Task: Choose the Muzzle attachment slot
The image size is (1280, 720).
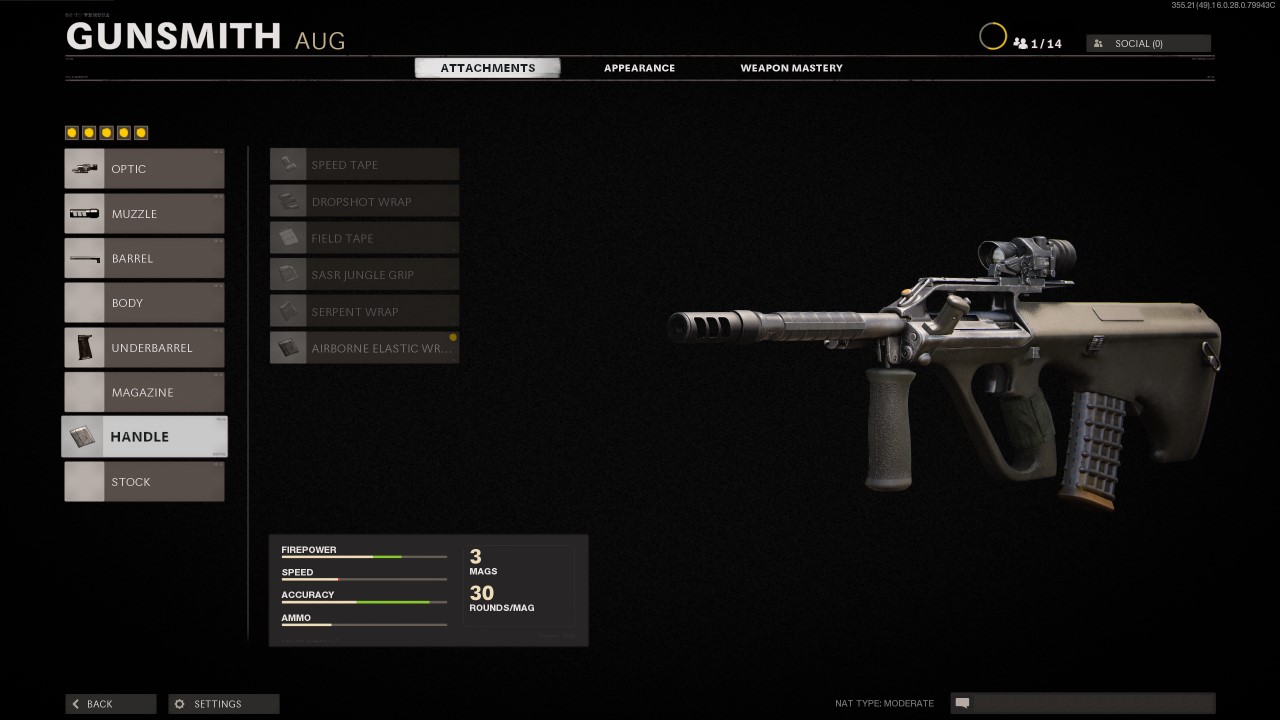Action: pyautogui.click(x=144, y=214)
